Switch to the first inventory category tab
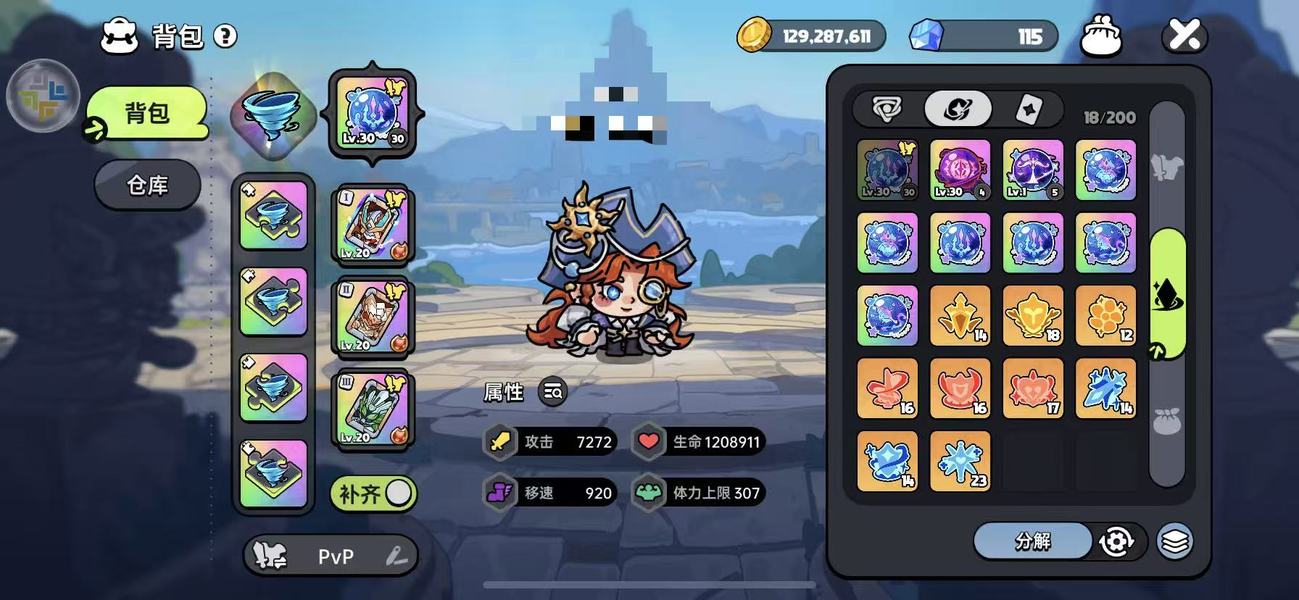The image size is (1299, 600). tap(887, 109)
